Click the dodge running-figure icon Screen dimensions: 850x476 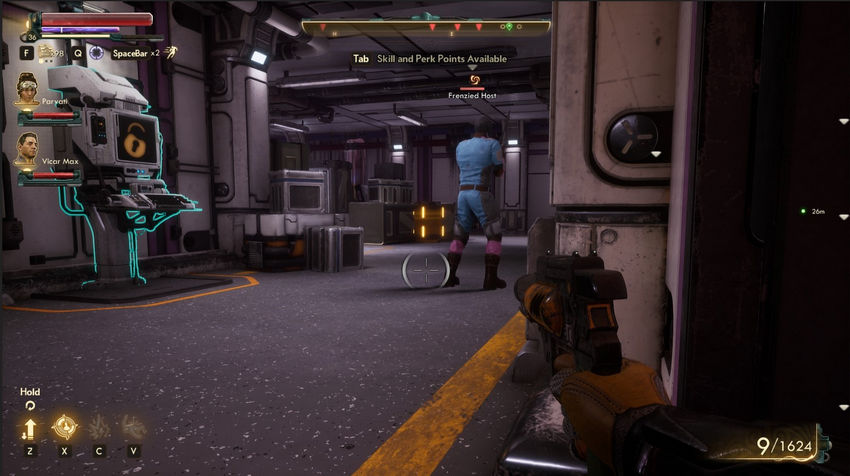[170, 52]
